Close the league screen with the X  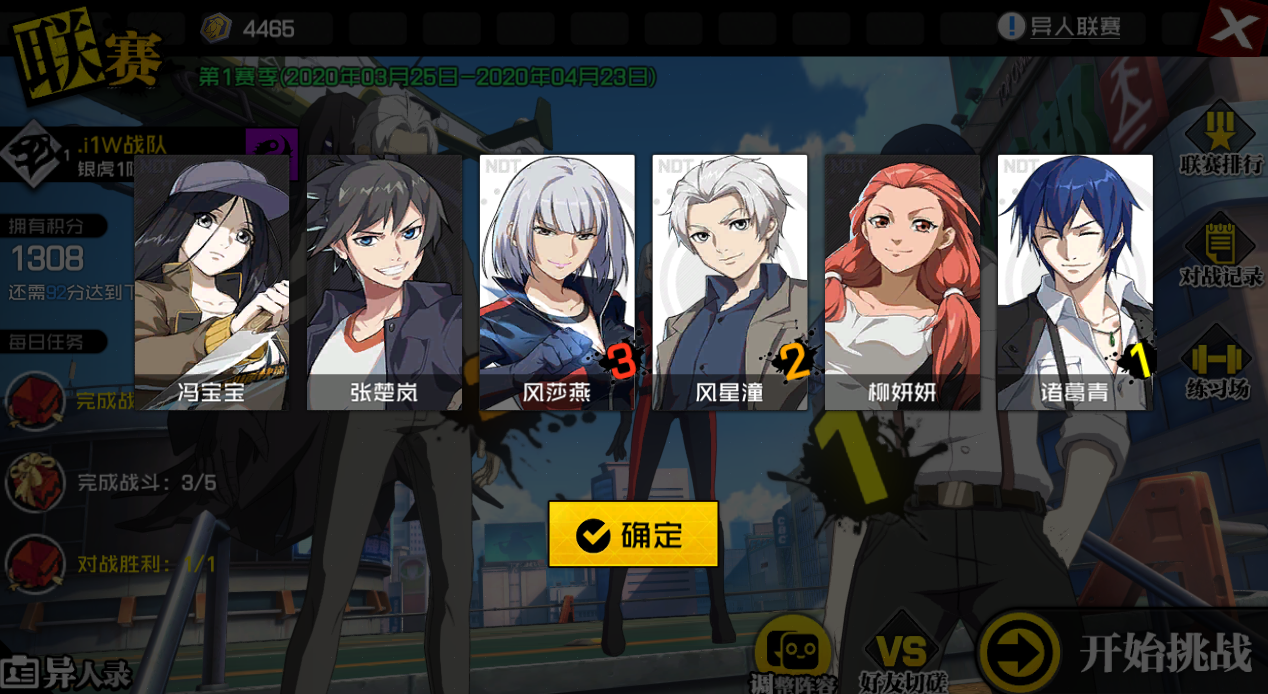click(1234, 29)
